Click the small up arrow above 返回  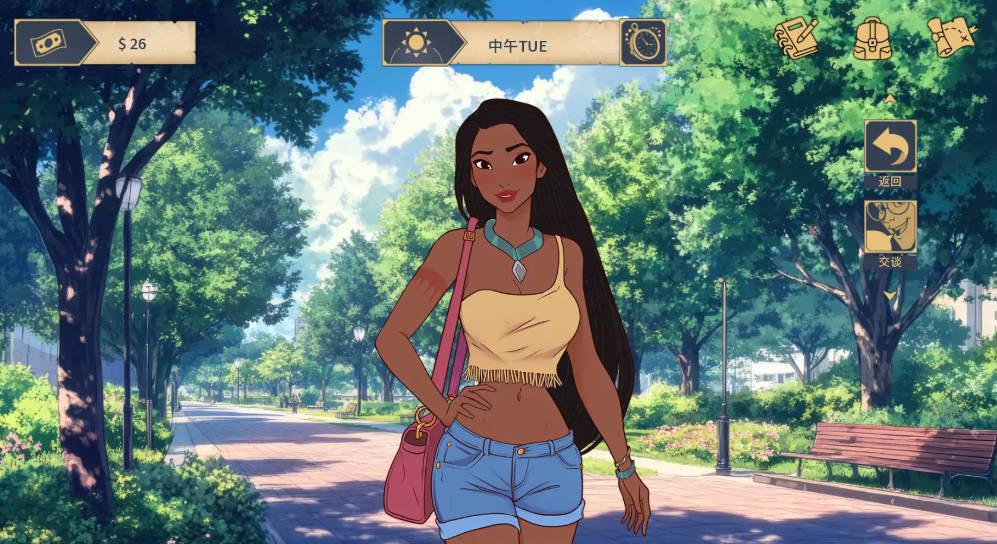(890, 99)
